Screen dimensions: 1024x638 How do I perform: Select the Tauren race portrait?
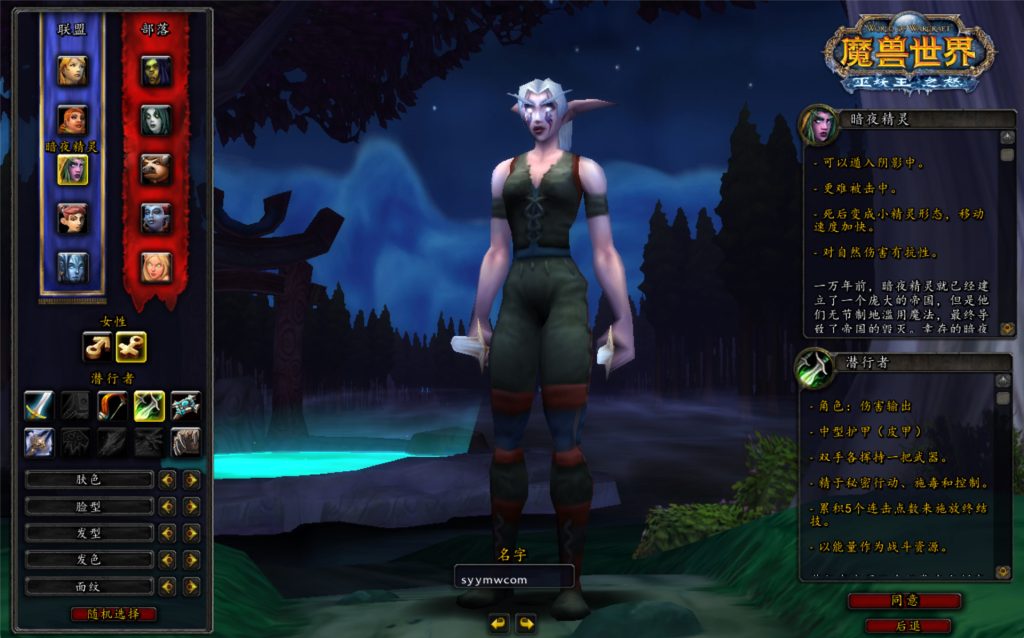155,169
